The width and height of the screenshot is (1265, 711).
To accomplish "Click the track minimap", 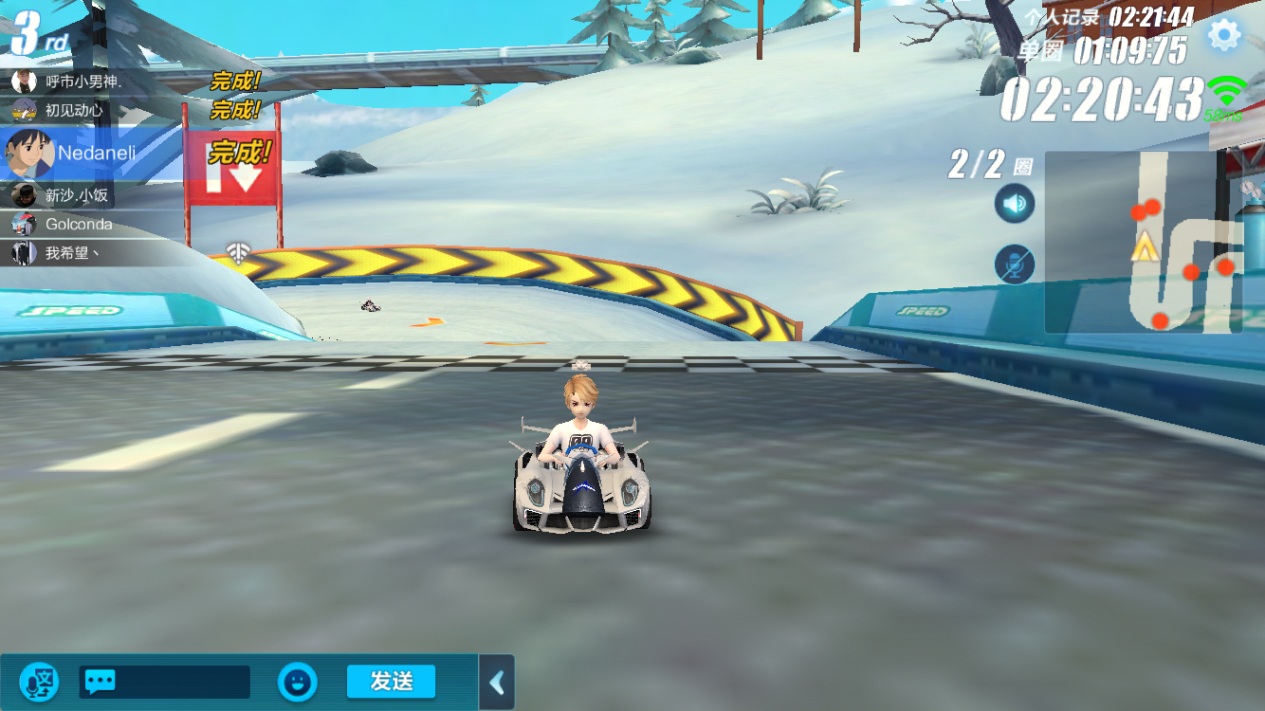I will [1143, 242].
